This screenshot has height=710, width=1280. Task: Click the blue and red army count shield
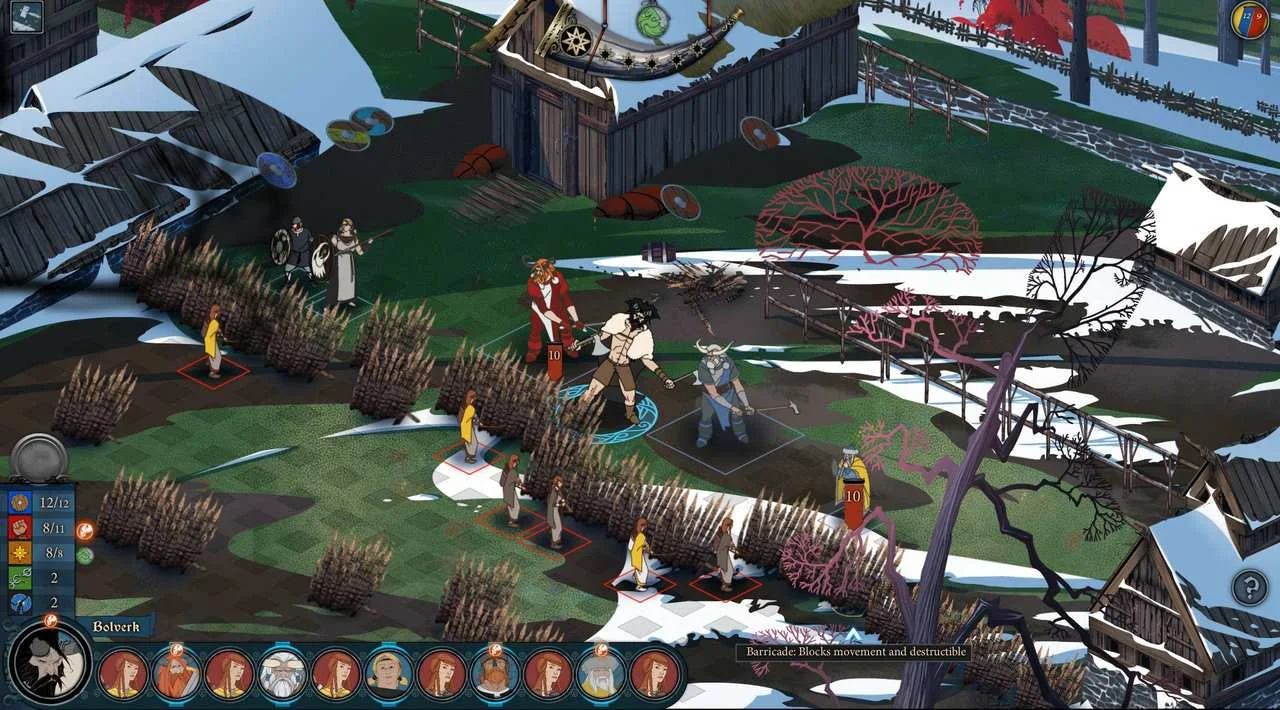pos(1249,20)
